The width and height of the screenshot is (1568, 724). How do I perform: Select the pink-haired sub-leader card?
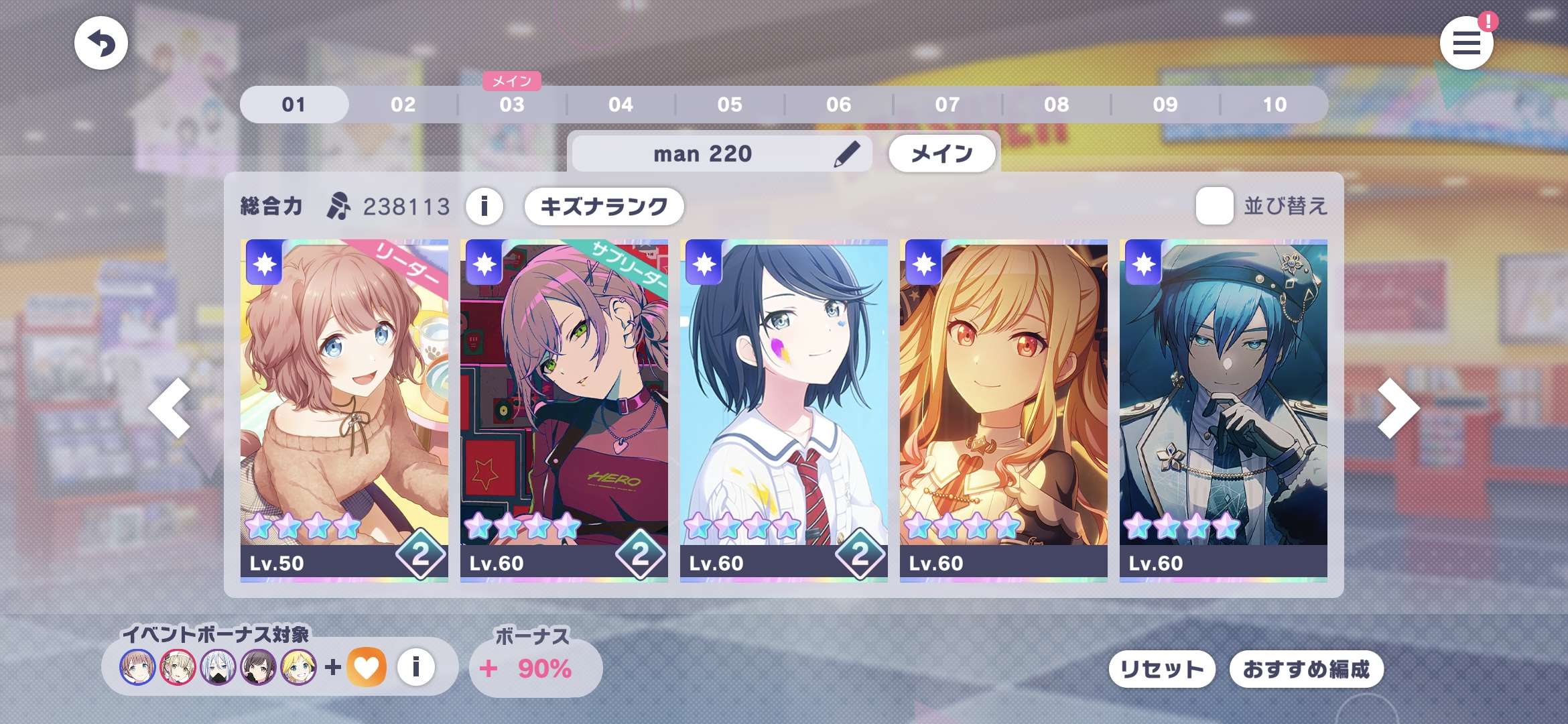[564, 410]
